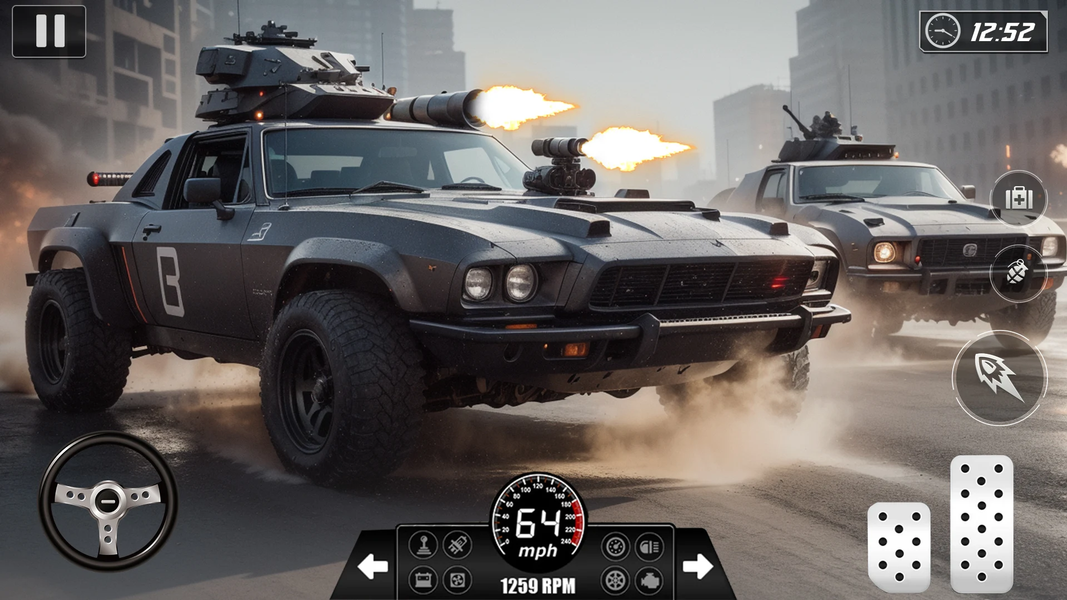Click the left arrow on the dashboard
Viewport: 1067px width, 600px height.
[373, 567]
